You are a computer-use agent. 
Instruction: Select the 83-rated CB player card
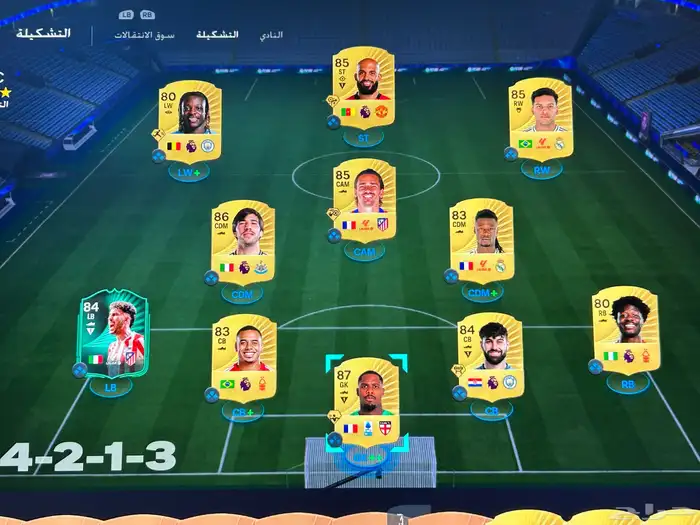coord(244,358)
